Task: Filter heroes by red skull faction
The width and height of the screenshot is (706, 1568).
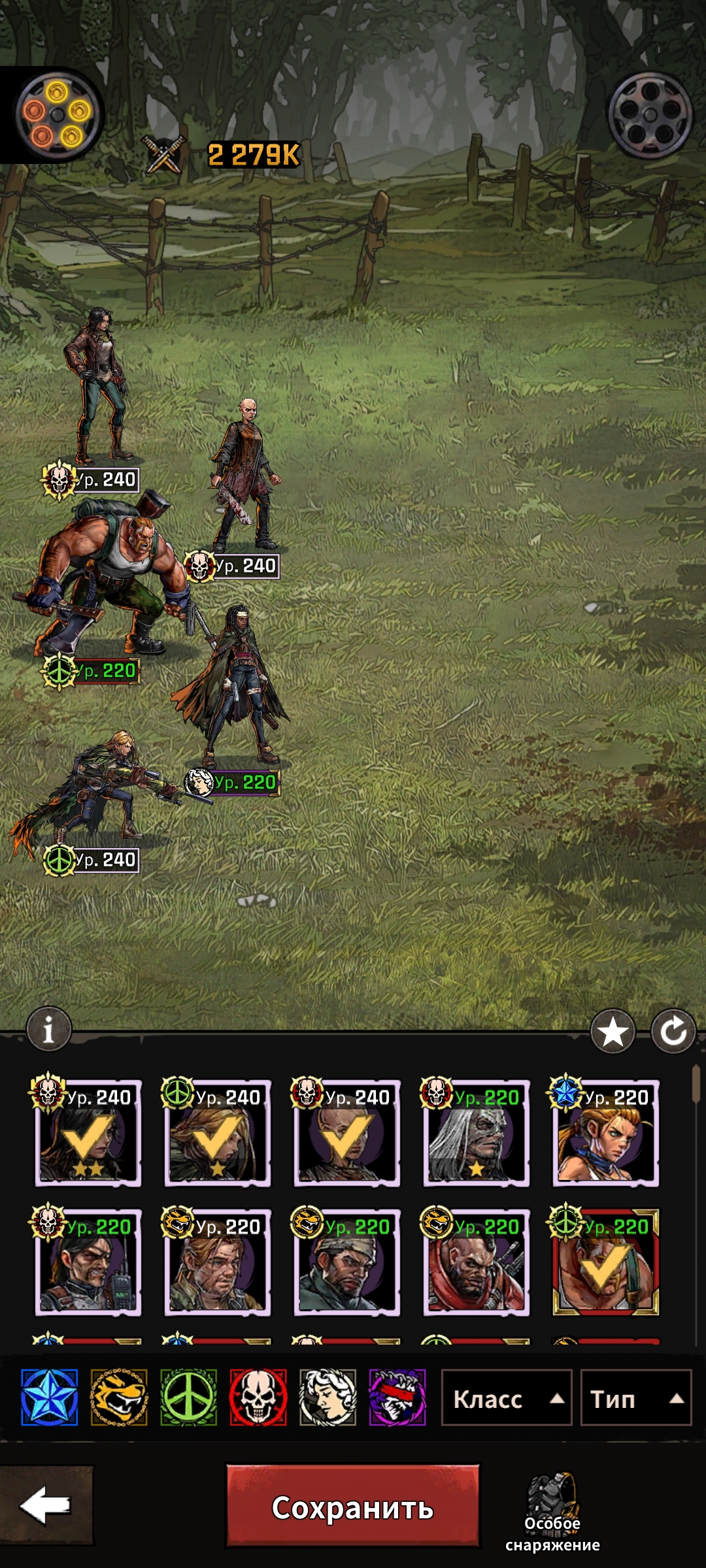Action: pos(258,1397)
